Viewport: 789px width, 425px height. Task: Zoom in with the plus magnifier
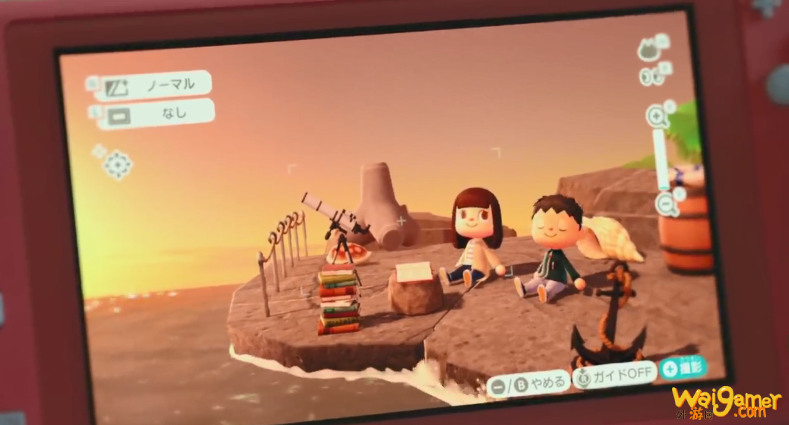[657, 116]
